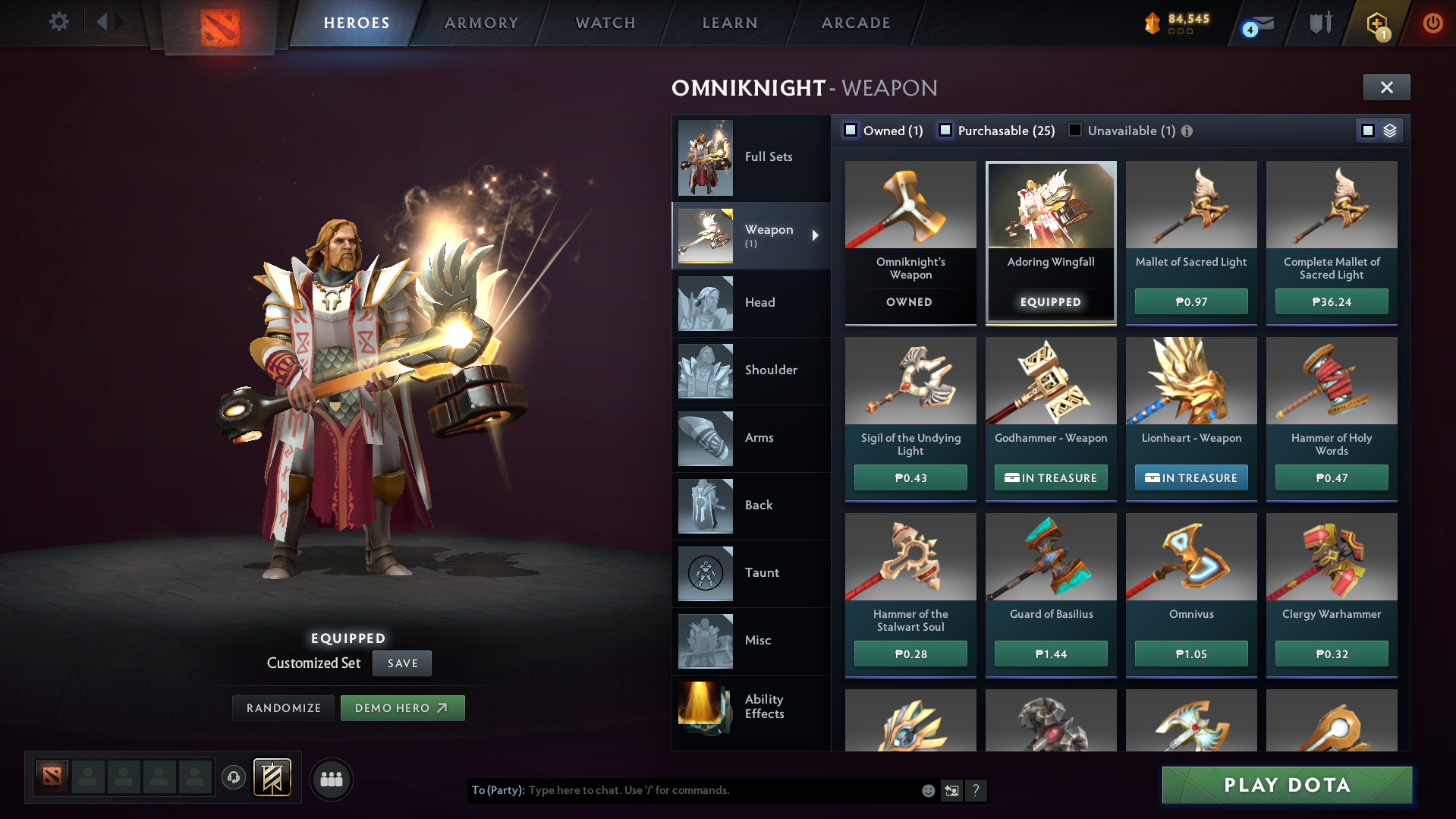Viewport: 1456px width, 819px height.
Task: Click the power button to exit
Action: tap(1432, 23)
